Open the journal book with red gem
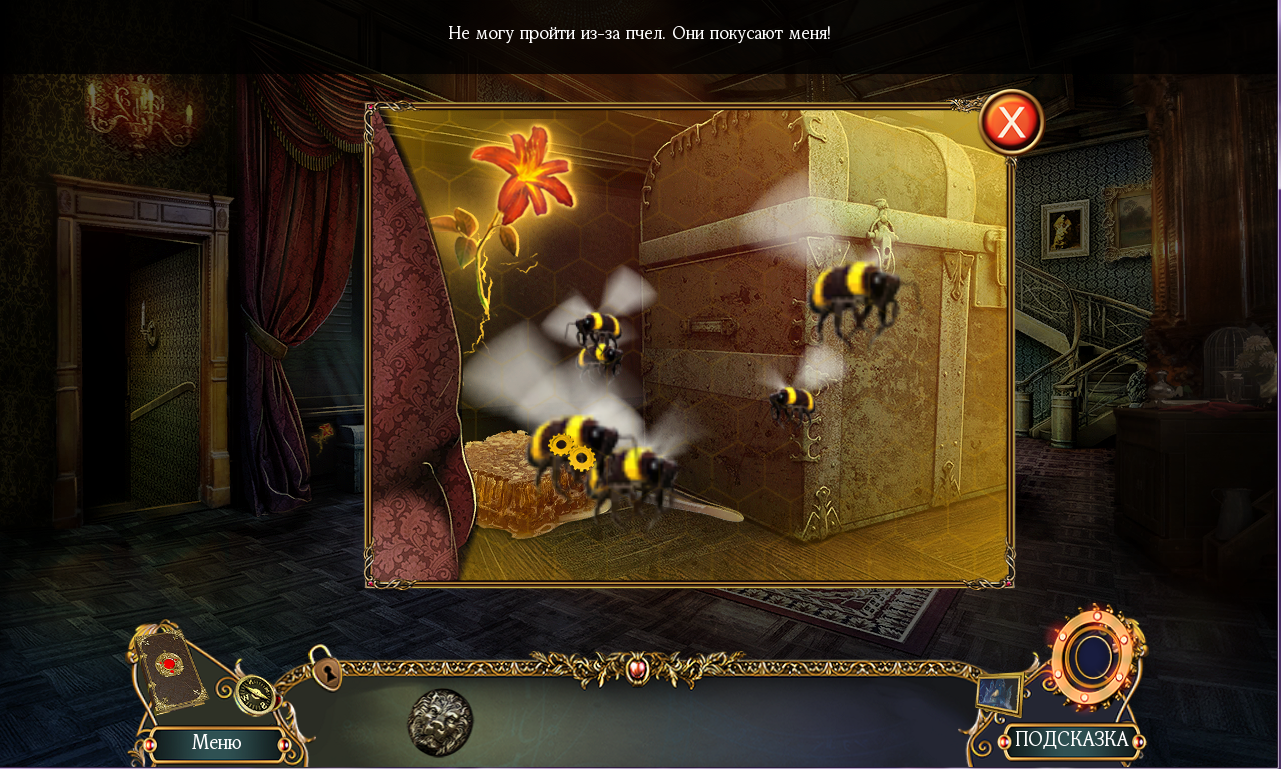 [170, 669]
